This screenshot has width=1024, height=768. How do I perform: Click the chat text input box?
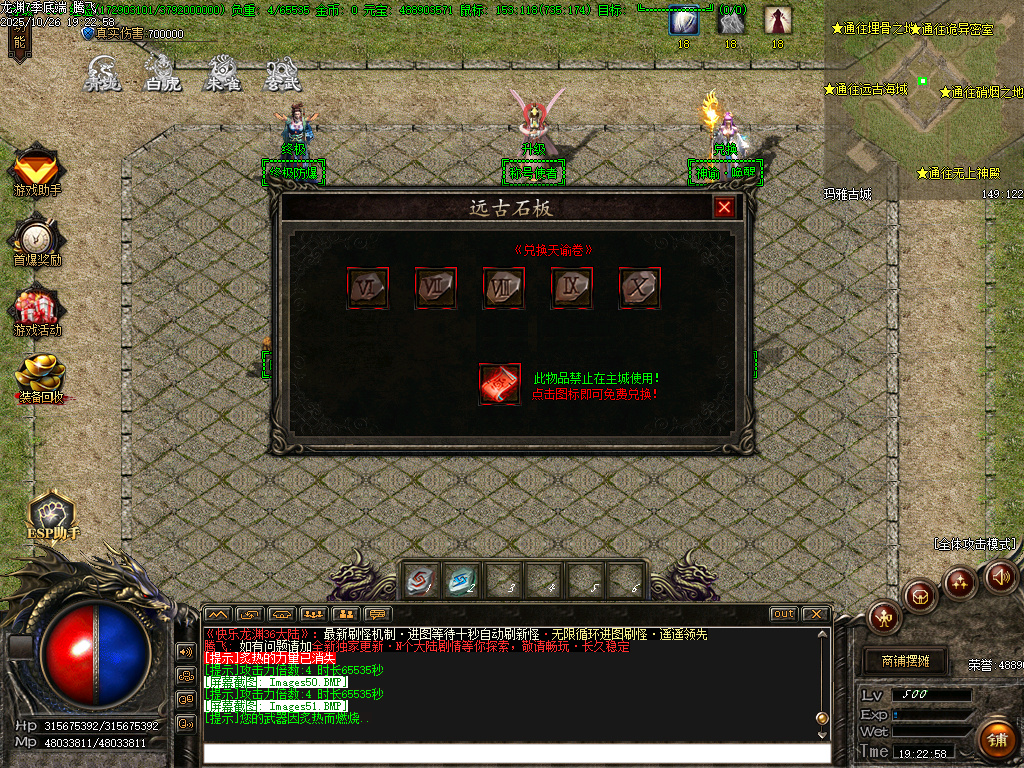[515, 753]
